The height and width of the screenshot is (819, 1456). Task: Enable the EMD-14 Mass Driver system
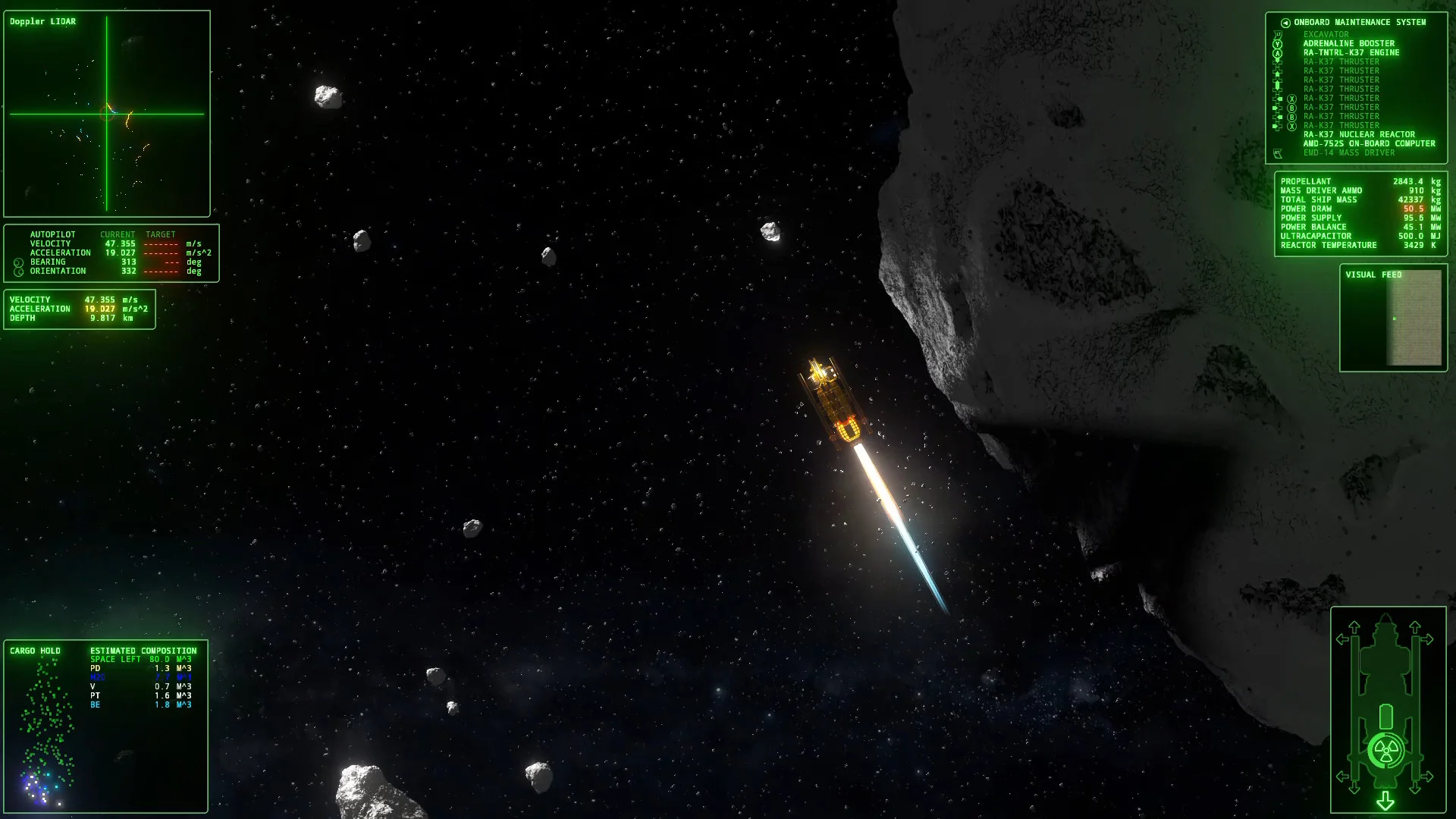tap(1349, 152)
